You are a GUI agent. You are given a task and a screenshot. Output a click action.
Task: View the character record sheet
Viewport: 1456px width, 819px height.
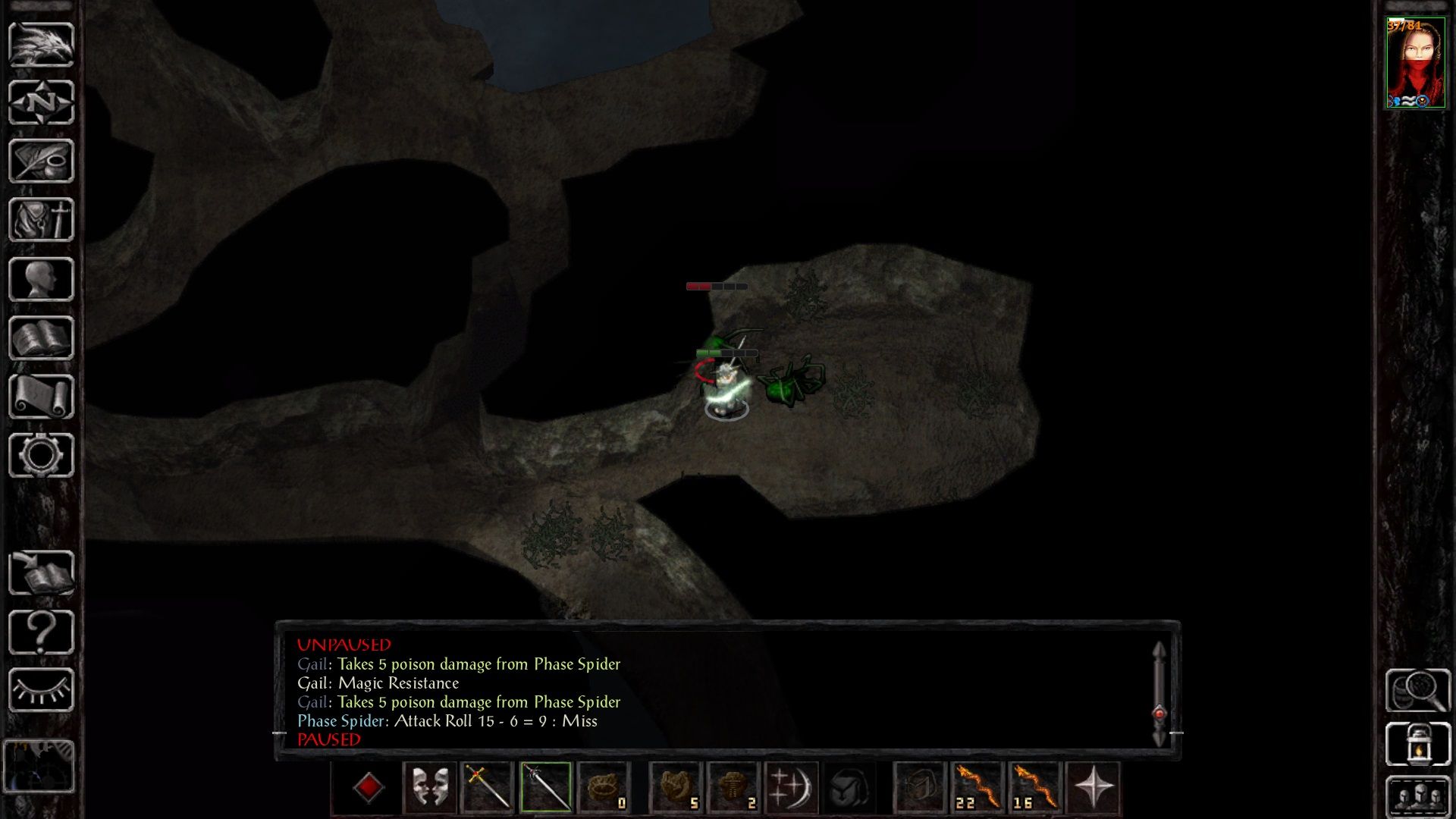(42, 279)
